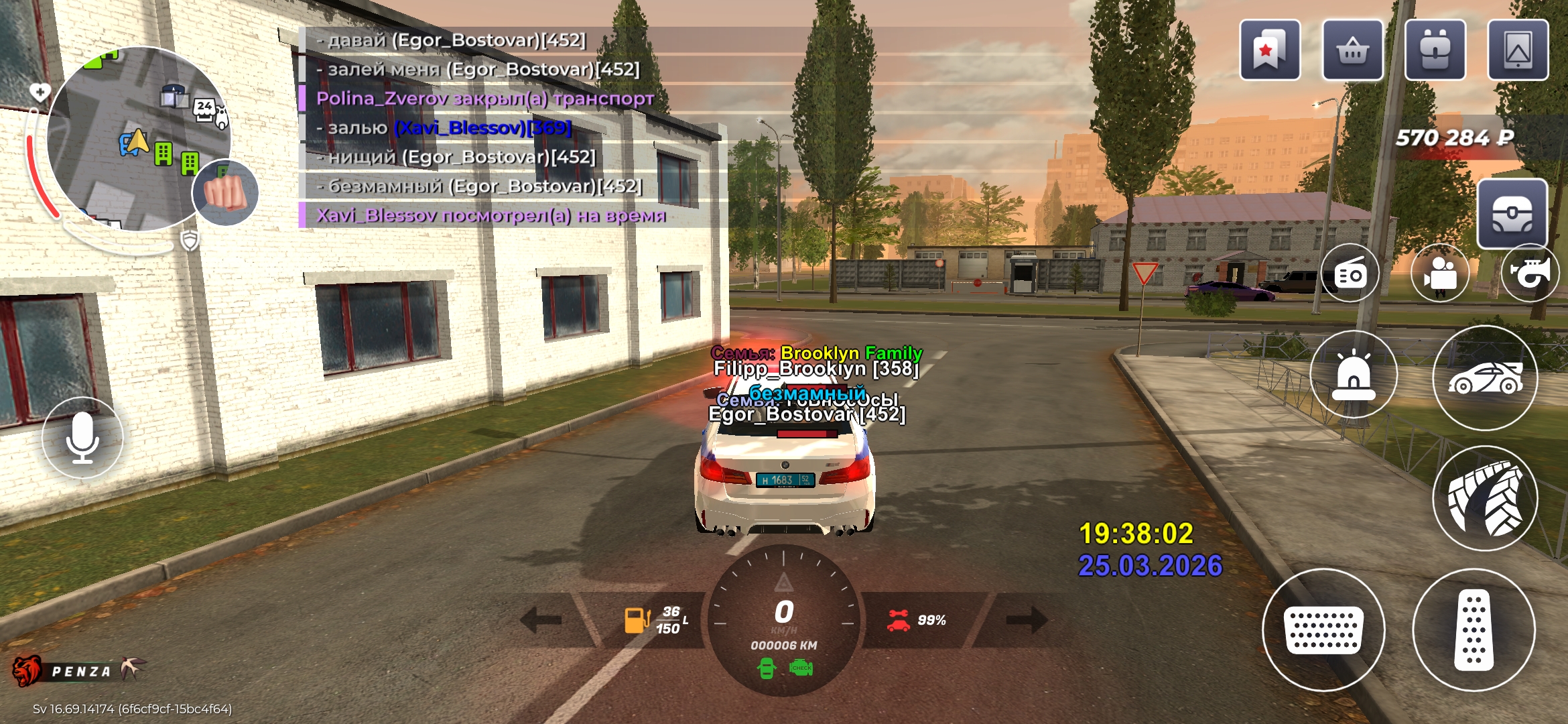Image resolution: width=1568 pixels, height=724 pixels.
Task: Open the starred bookmark menu
Action: coord(1269,50)
